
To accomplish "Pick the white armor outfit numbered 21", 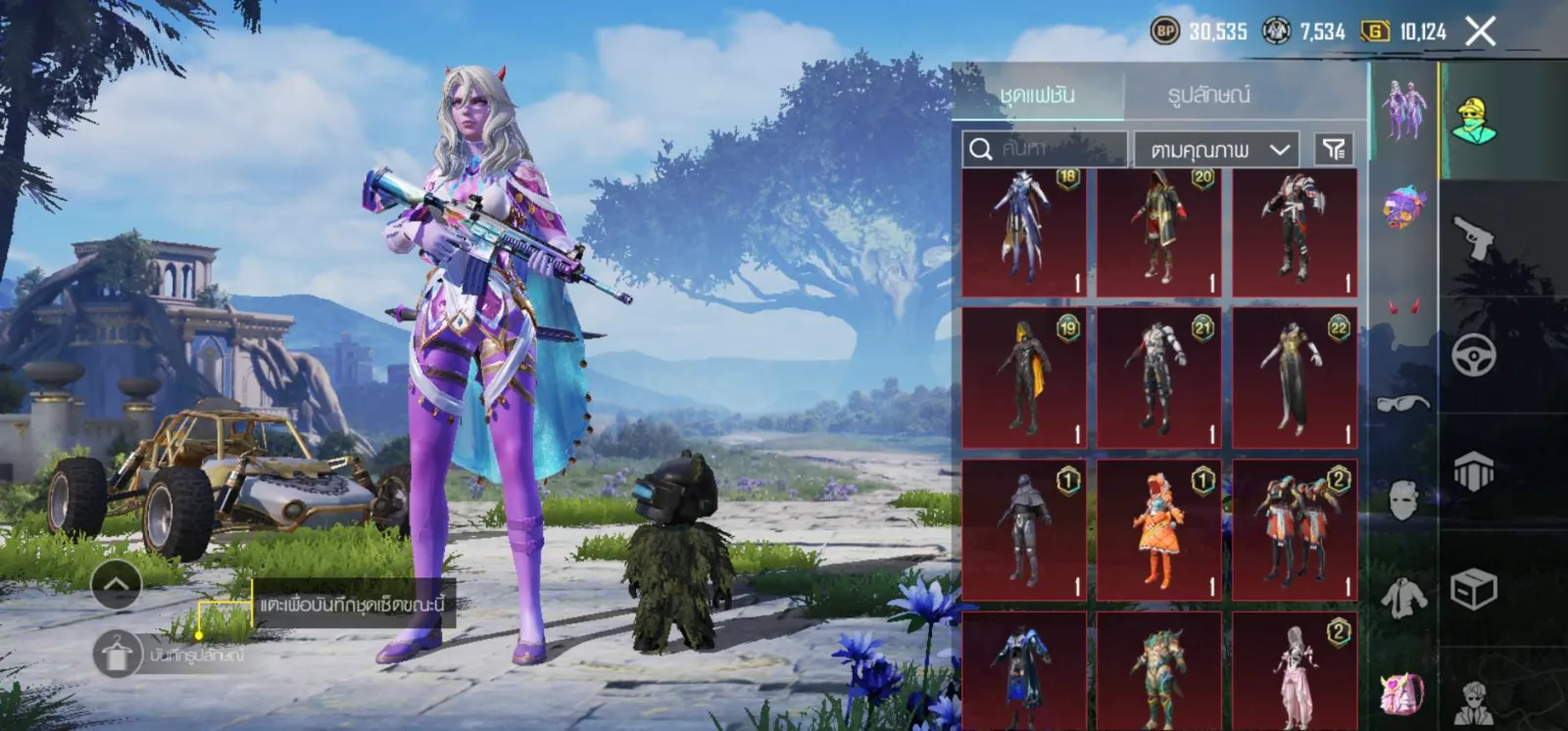I will 1158,378.
